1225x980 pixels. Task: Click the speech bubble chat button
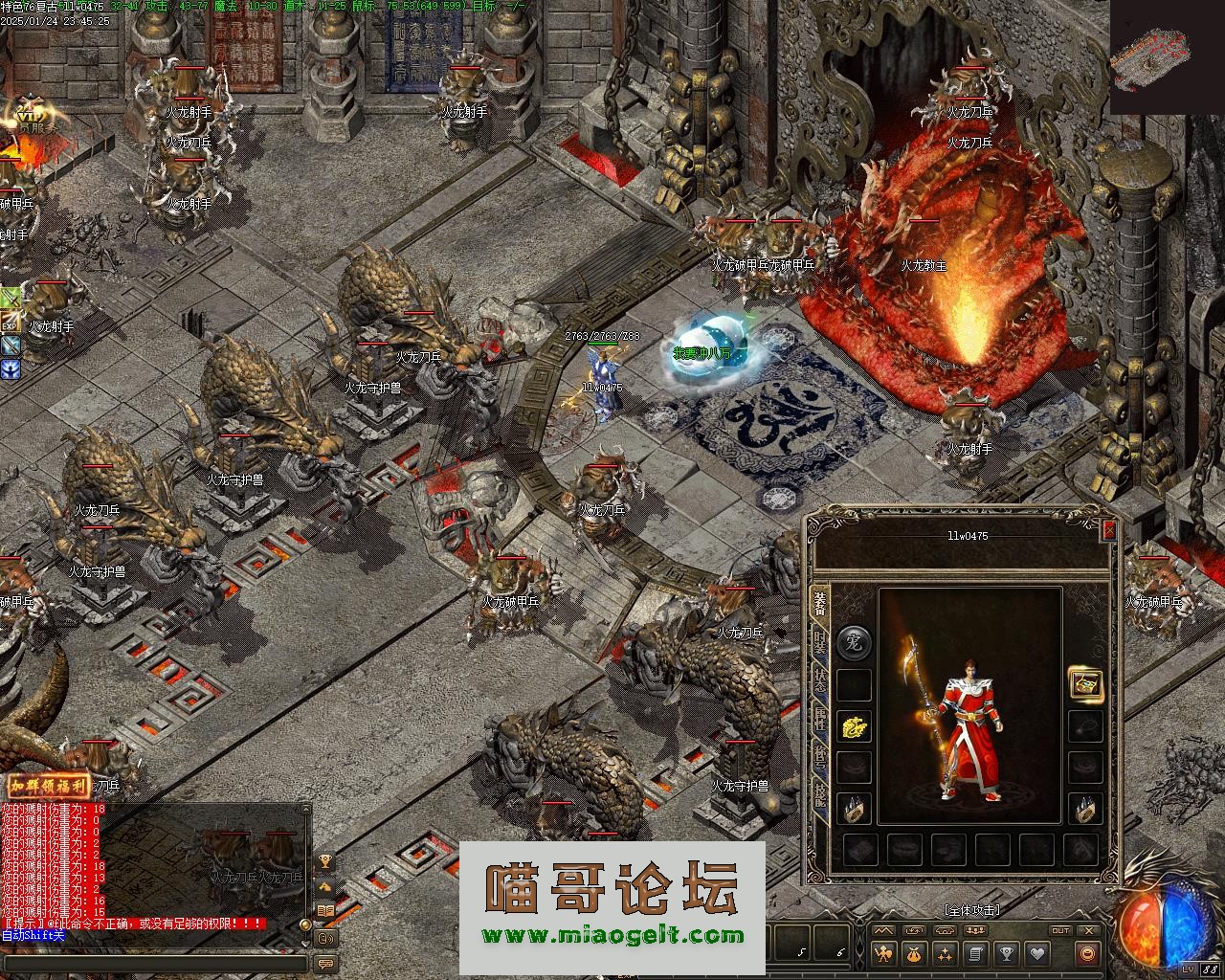(x=325, y=962)
